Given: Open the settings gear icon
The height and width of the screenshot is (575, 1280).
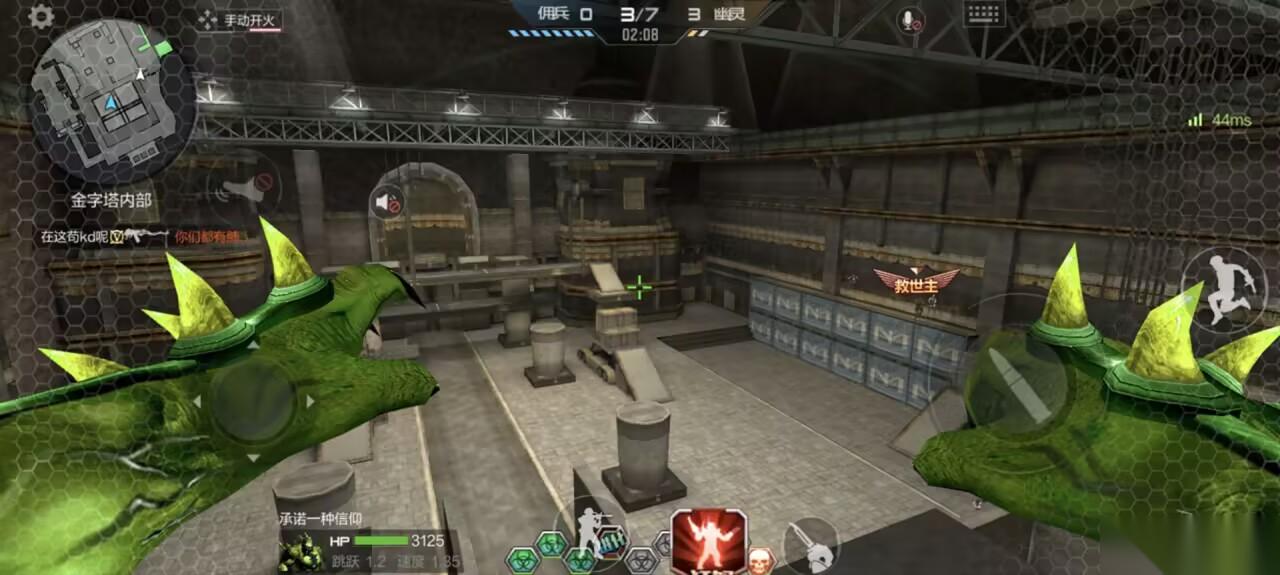Looking at the screenshot, I should (x=41, y=16).
